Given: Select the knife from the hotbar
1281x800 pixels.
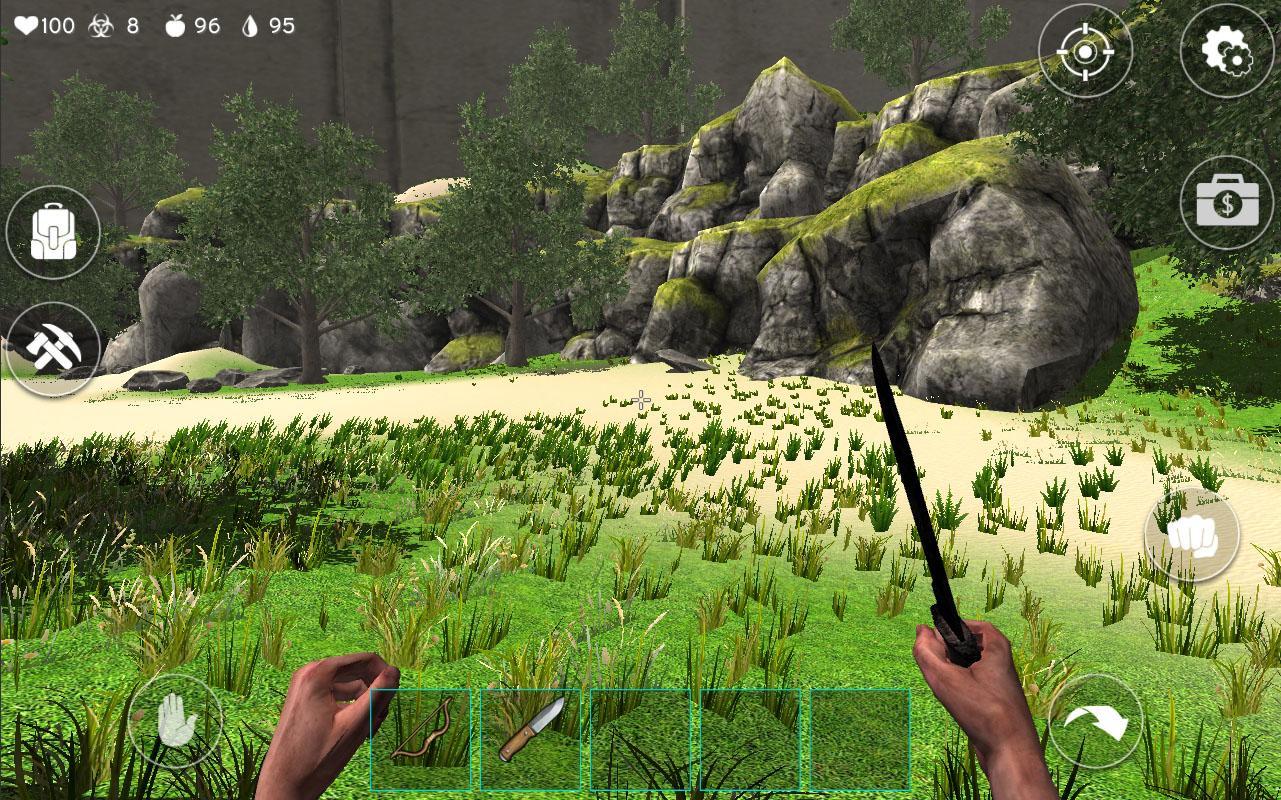Looking at the screenshot, I should coord(530,738).
